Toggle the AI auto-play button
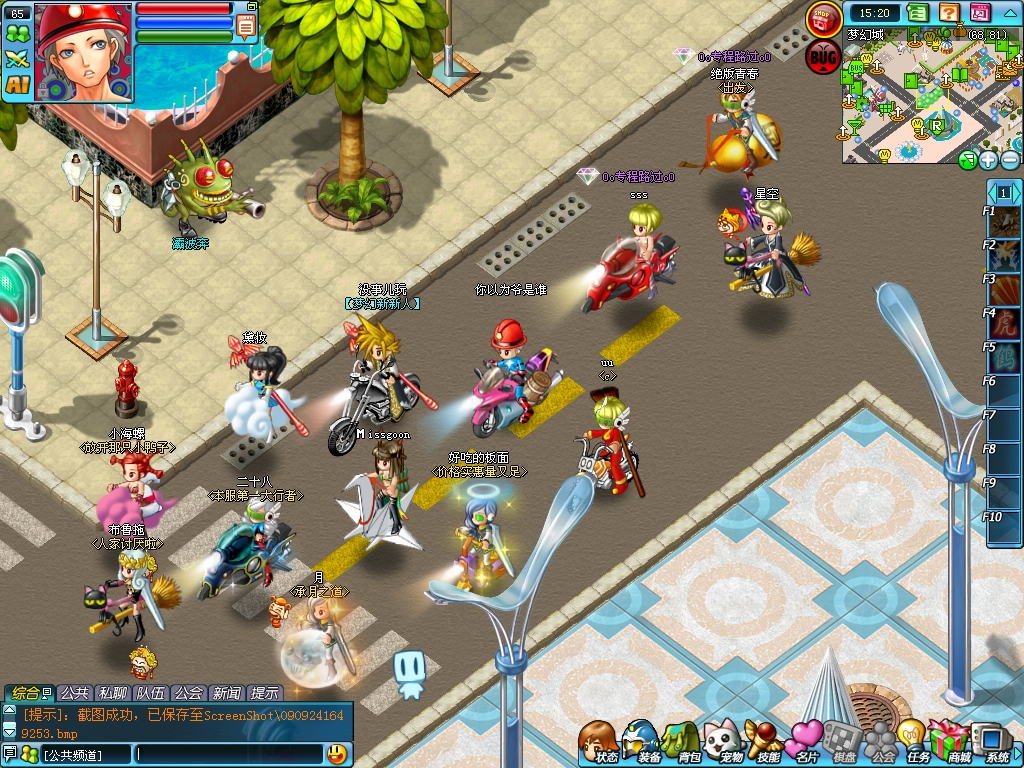 [17, 84]
